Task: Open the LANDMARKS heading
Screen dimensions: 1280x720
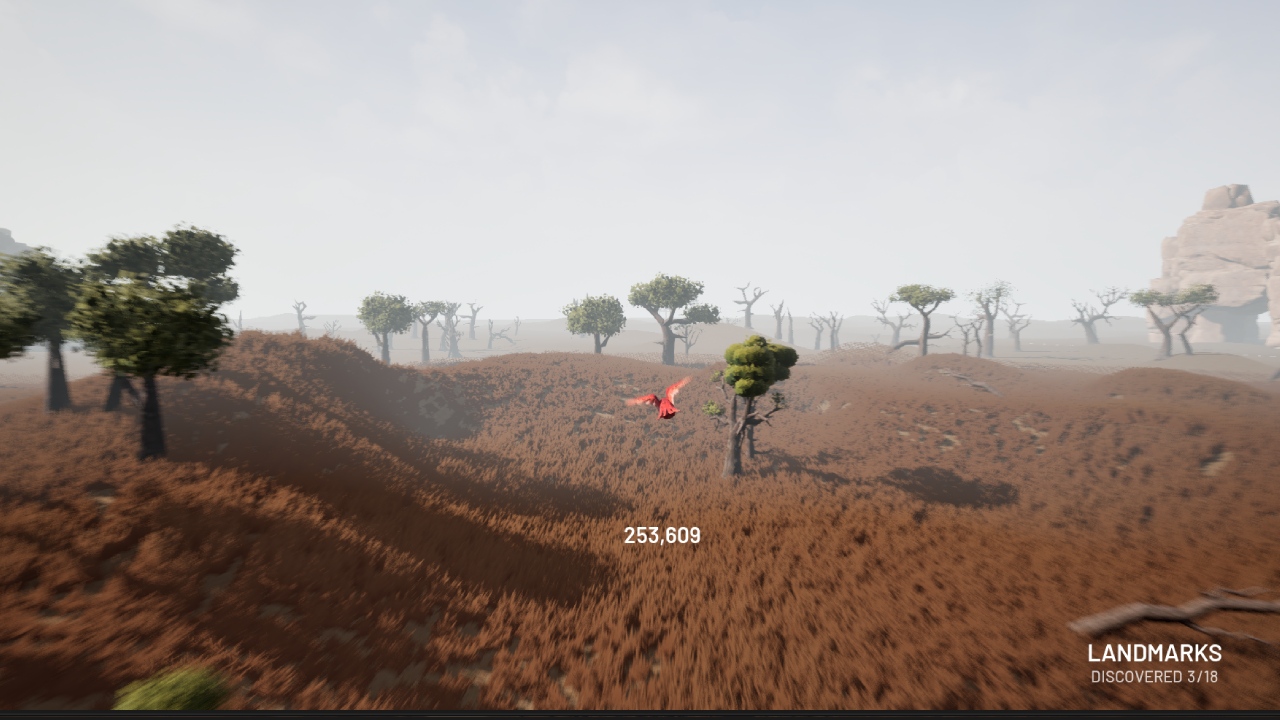Action: (1154, 655)
